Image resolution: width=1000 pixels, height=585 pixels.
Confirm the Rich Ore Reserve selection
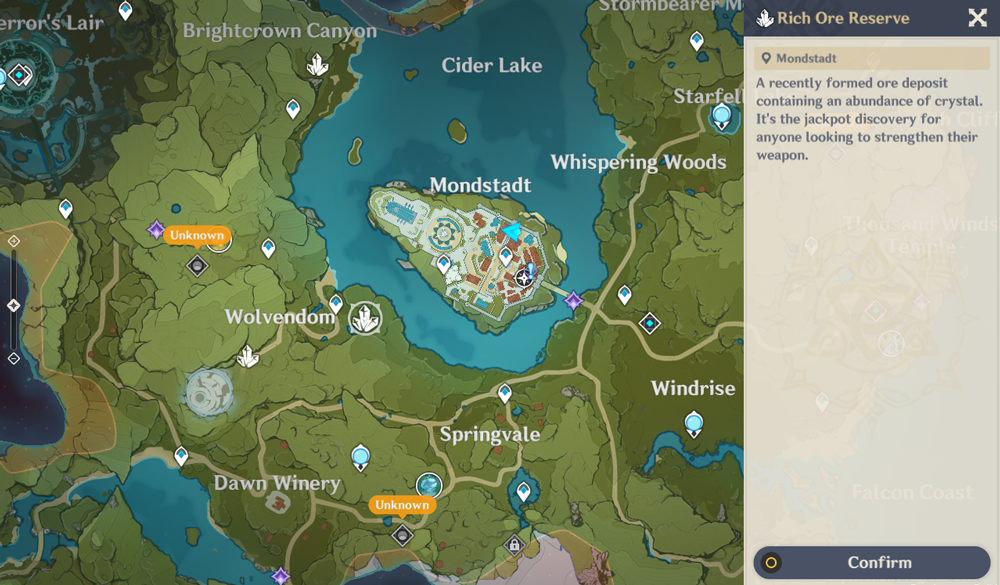tap(871, 562)
